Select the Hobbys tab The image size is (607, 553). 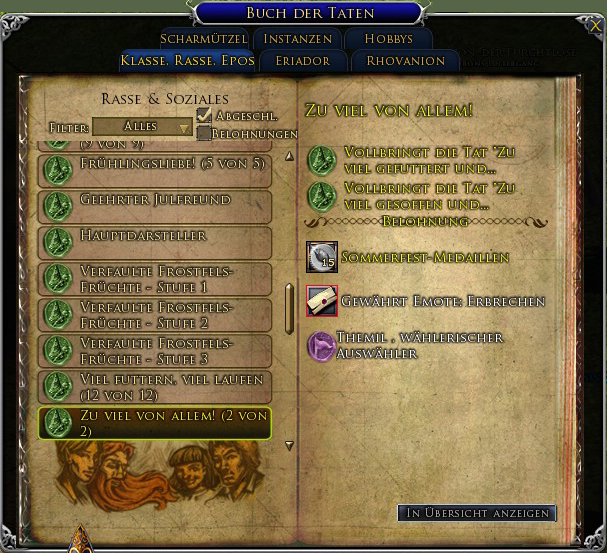pyautogui.click(x=388, y=39)
